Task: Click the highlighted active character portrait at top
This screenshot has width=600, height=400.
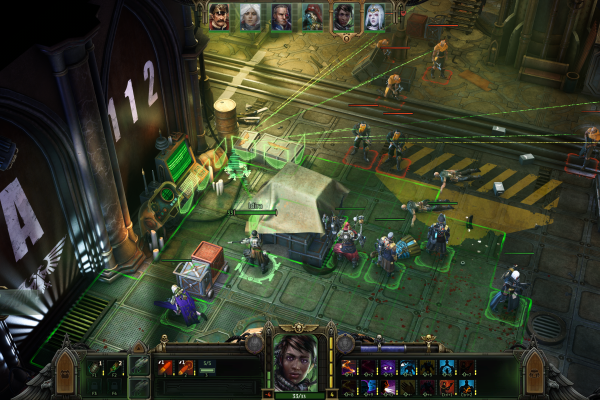Action: (x=344, y=16)
